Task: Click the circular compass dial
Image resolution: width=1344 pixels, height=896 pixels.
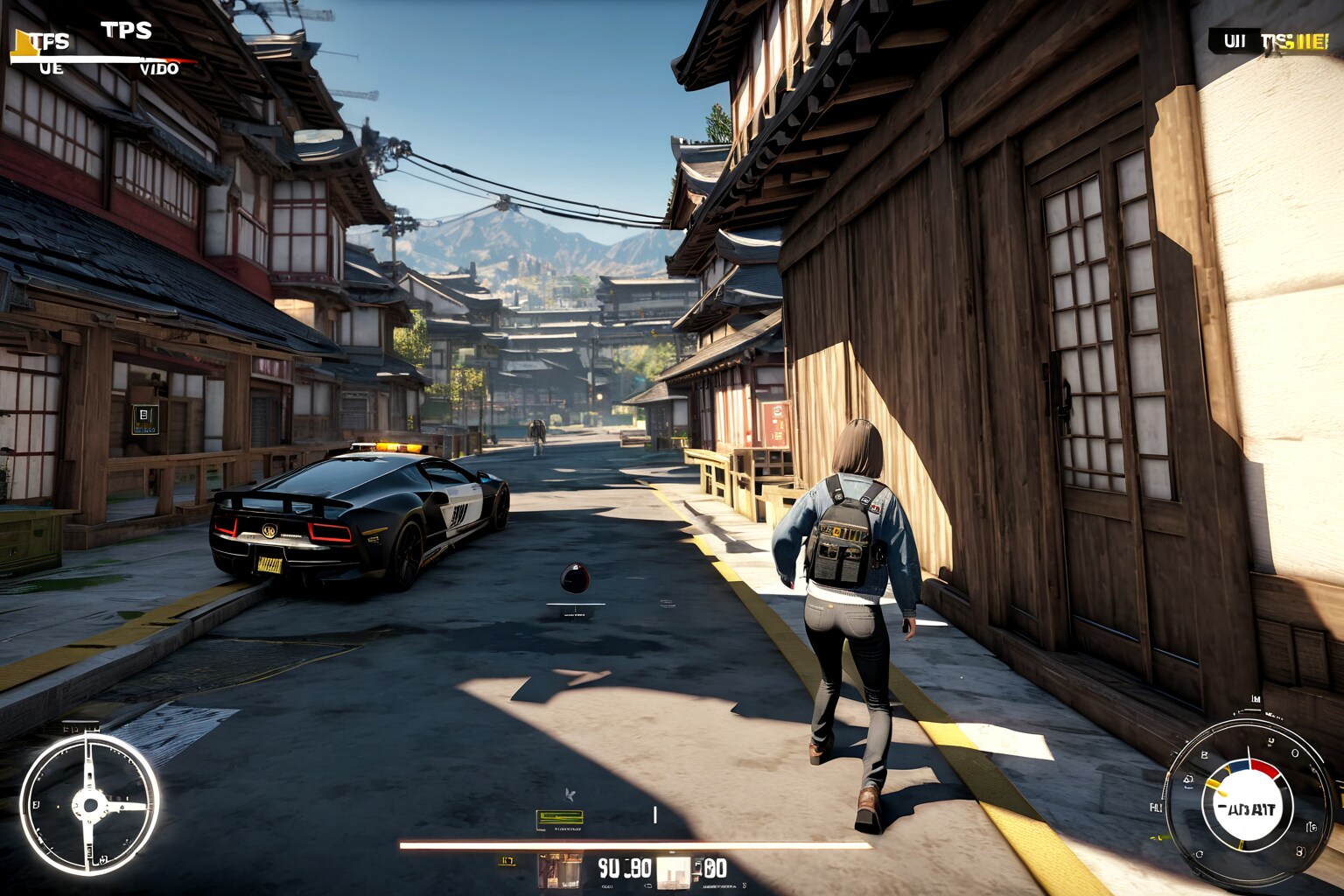Action: (89, 804)
